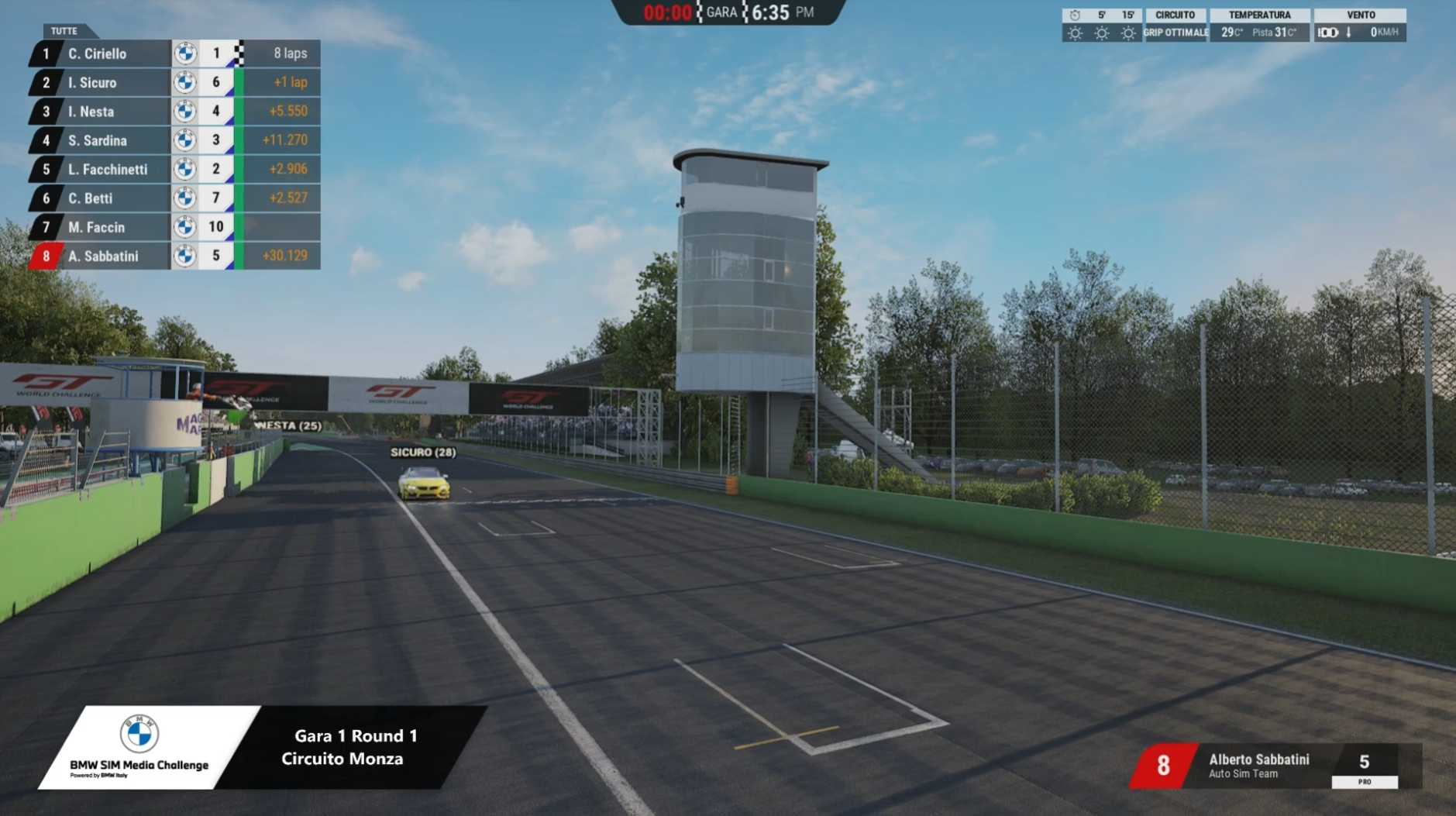Click the 8 laps result for C. Ciriello

[287, 53]
